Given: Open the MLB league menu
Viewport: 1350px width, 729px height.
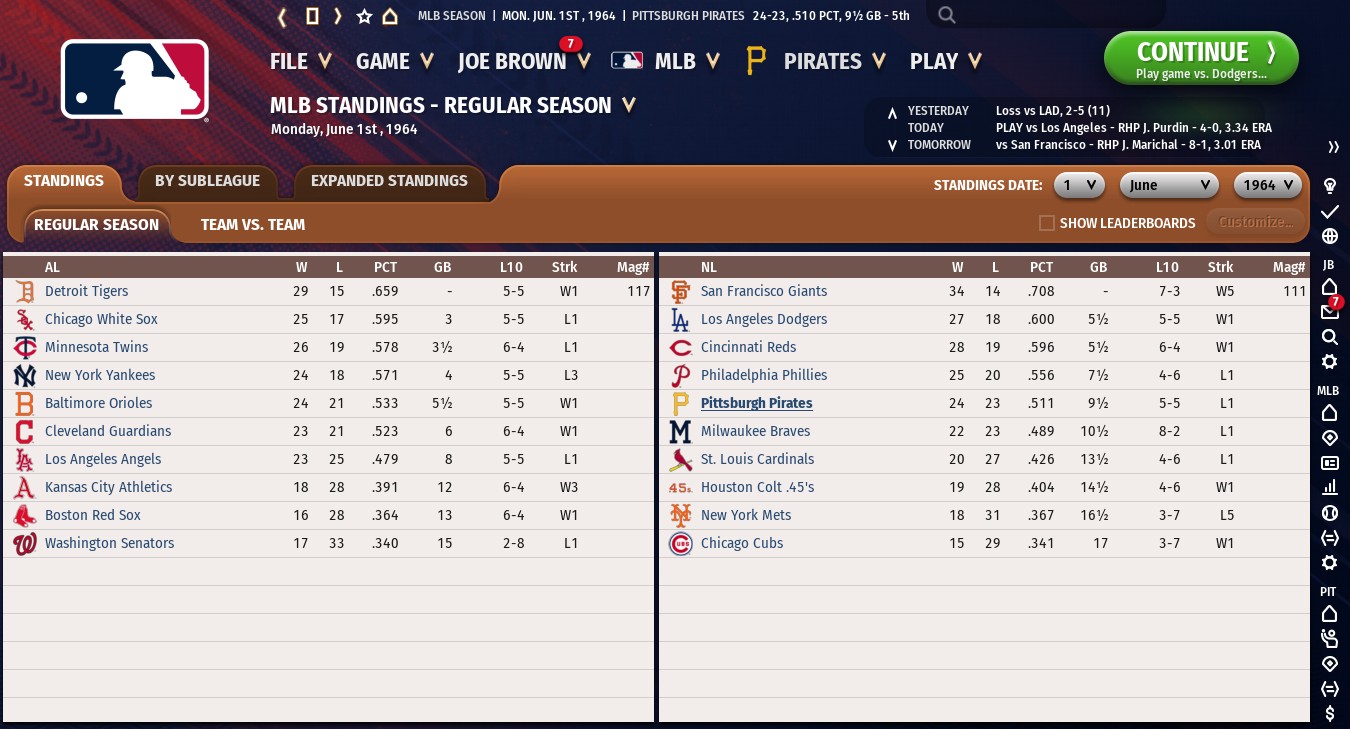Looking at the screenshot, I should pyautogui.click(x=666, y=61).
